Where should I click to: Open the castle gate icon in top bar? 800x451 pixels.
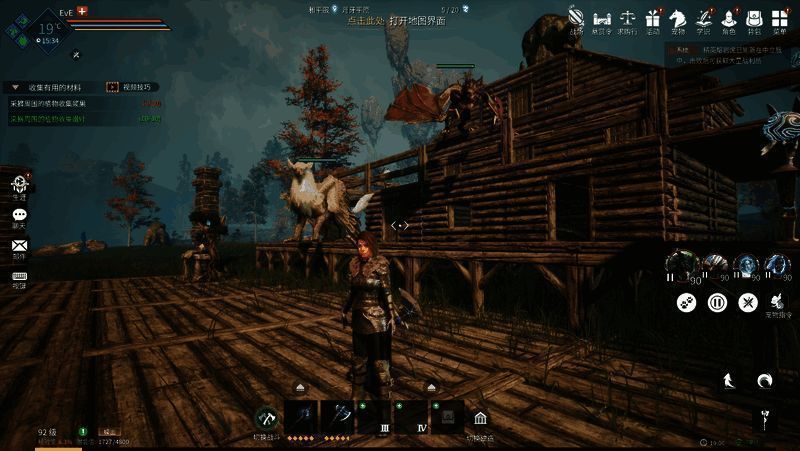coord(602,18)
